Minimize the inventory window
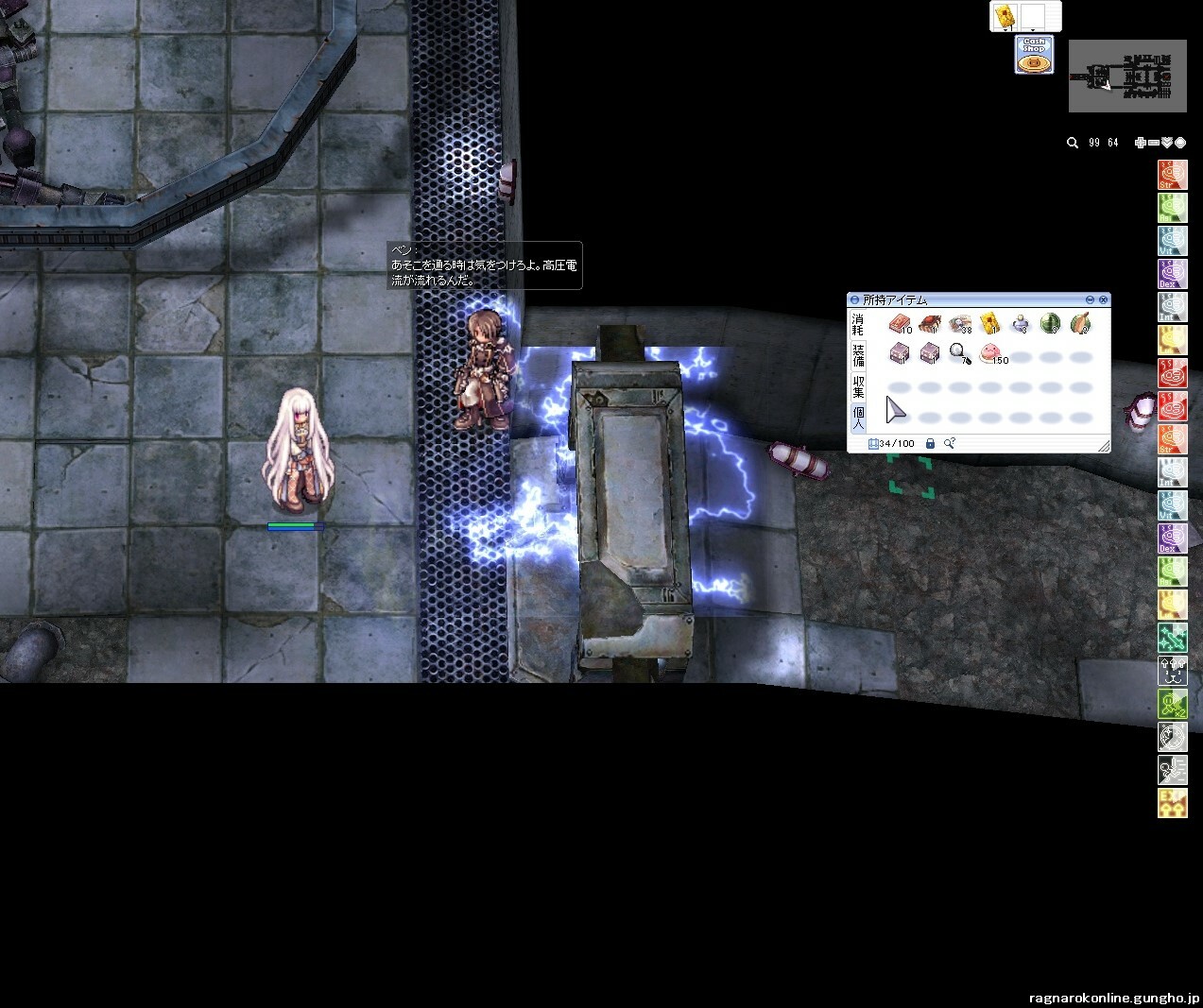 (x=1090, y=299)
